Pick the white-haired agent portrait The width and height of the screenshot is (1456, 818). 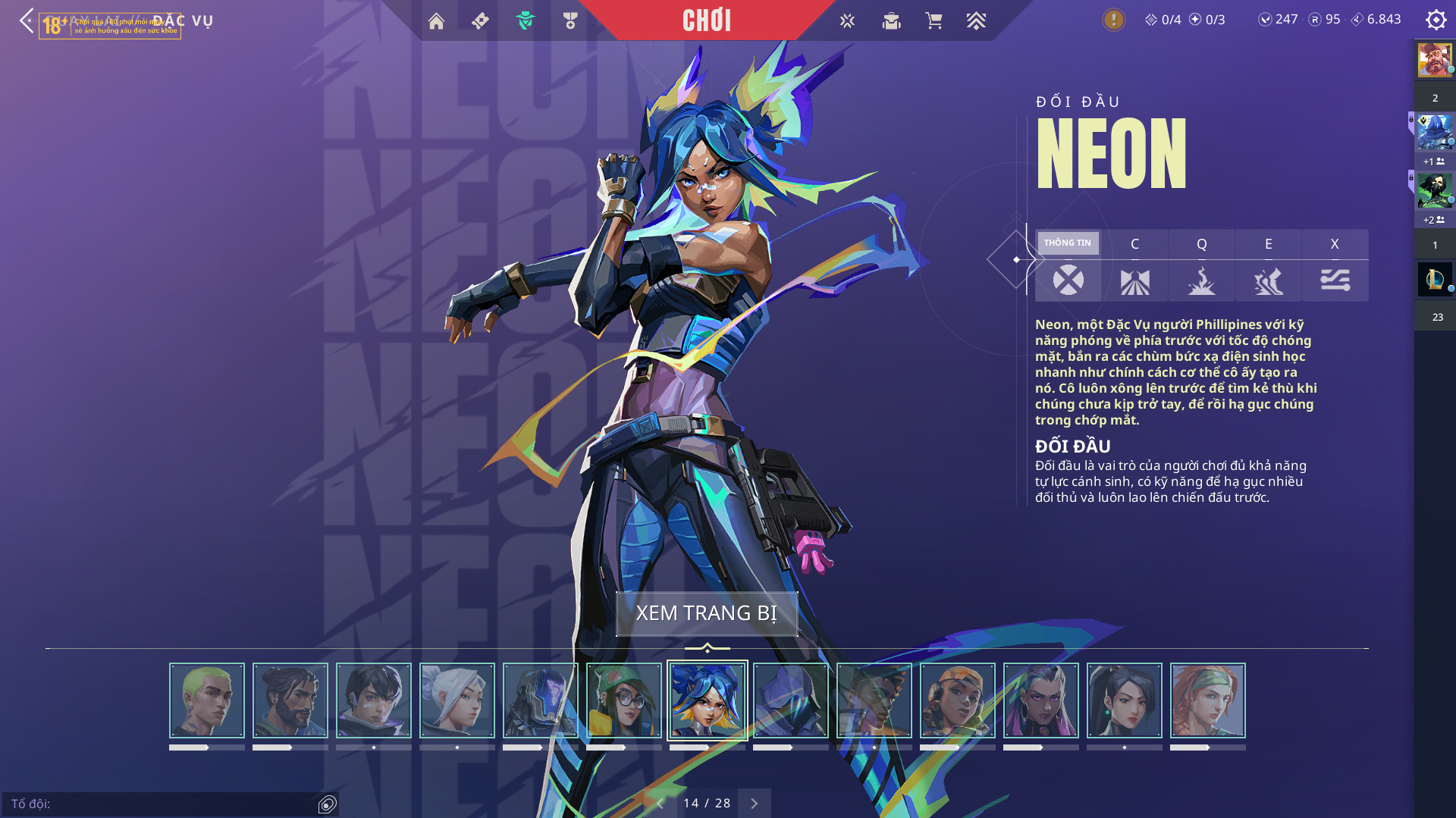click(457, 700)
